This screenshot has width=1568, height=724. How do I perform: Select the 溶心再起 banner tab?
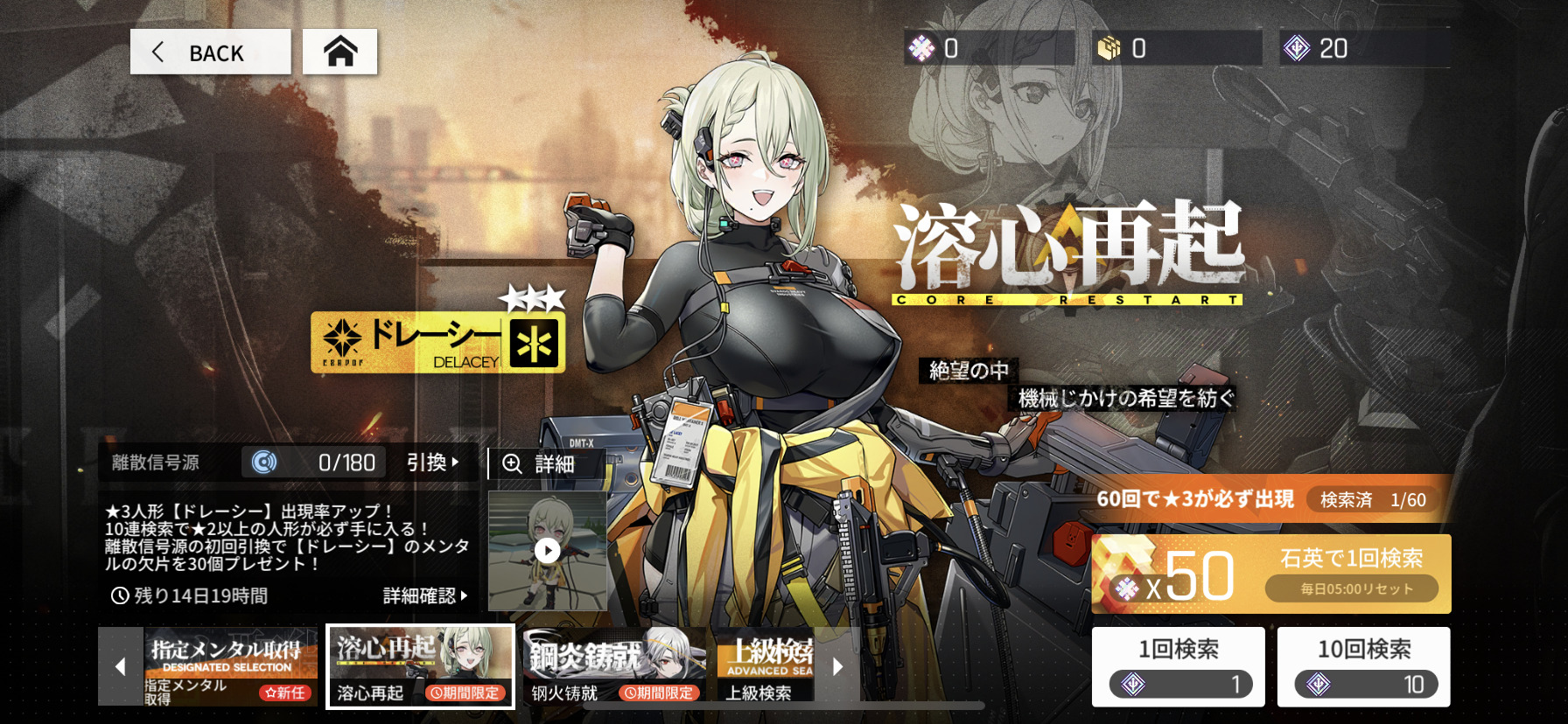(x=420, y=665)
